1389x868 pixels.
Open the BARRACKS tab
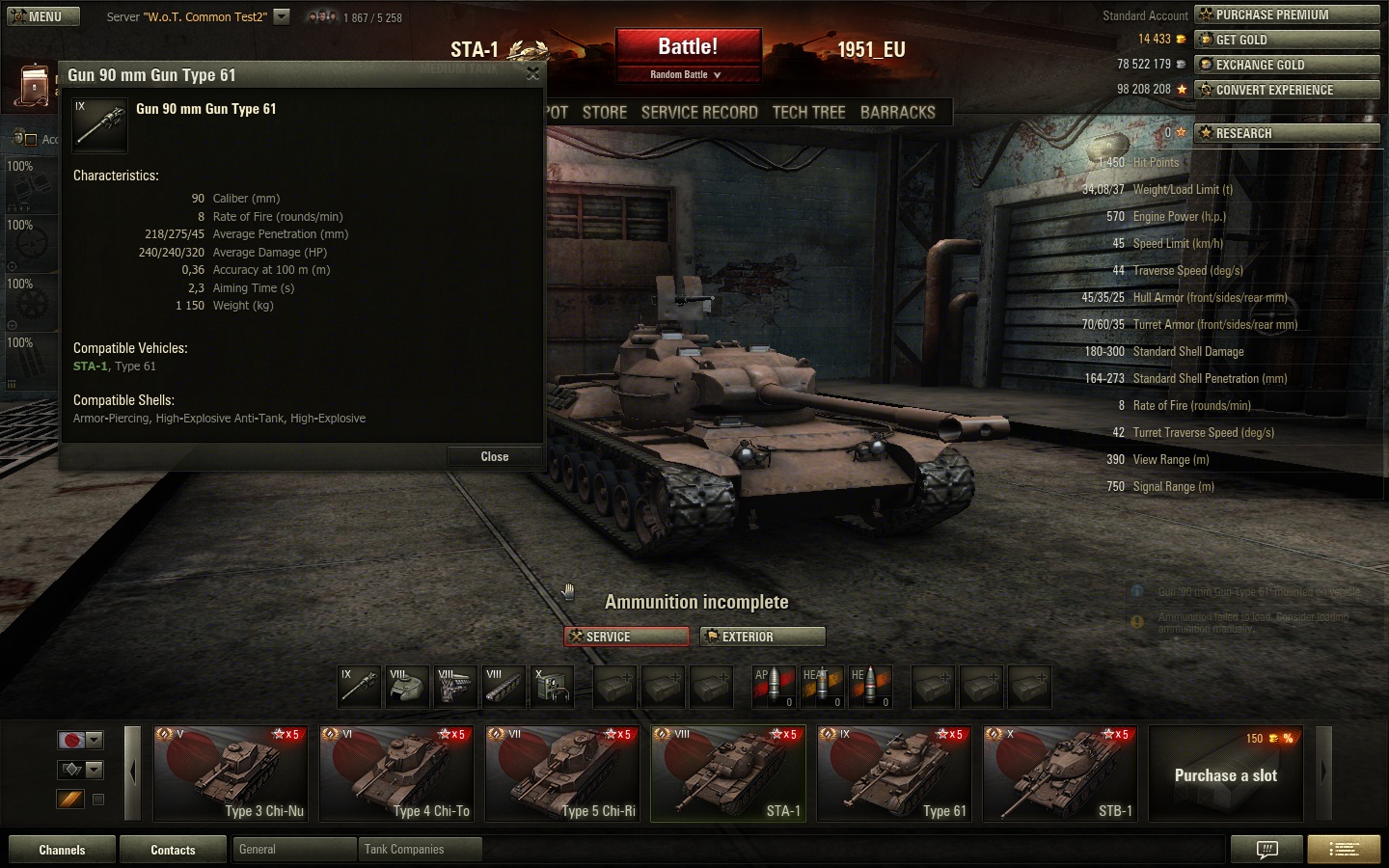tap(897, 113)
